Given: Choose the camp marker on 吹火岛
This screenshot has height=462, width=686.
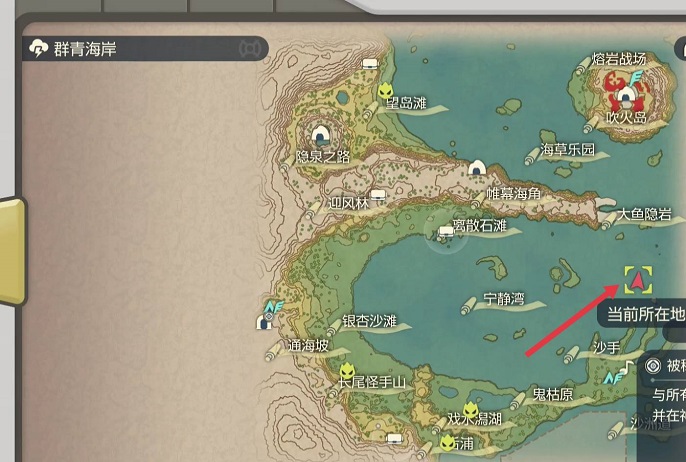Looking at the screenshot, I should [x=627, y=97].
